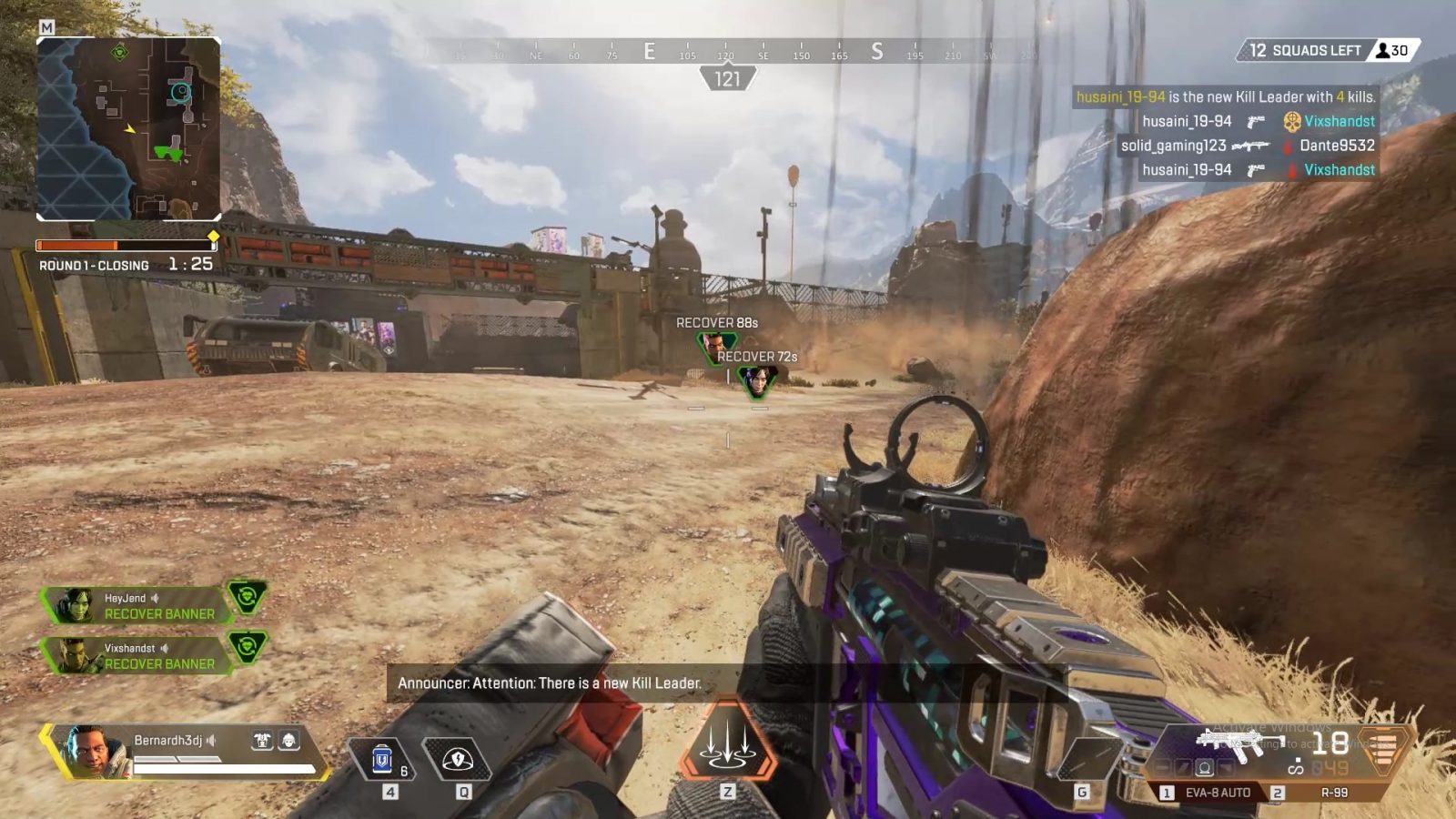
Task: Click HeyJend's RECOVER BANNER prompt
Action: point(159,613)
